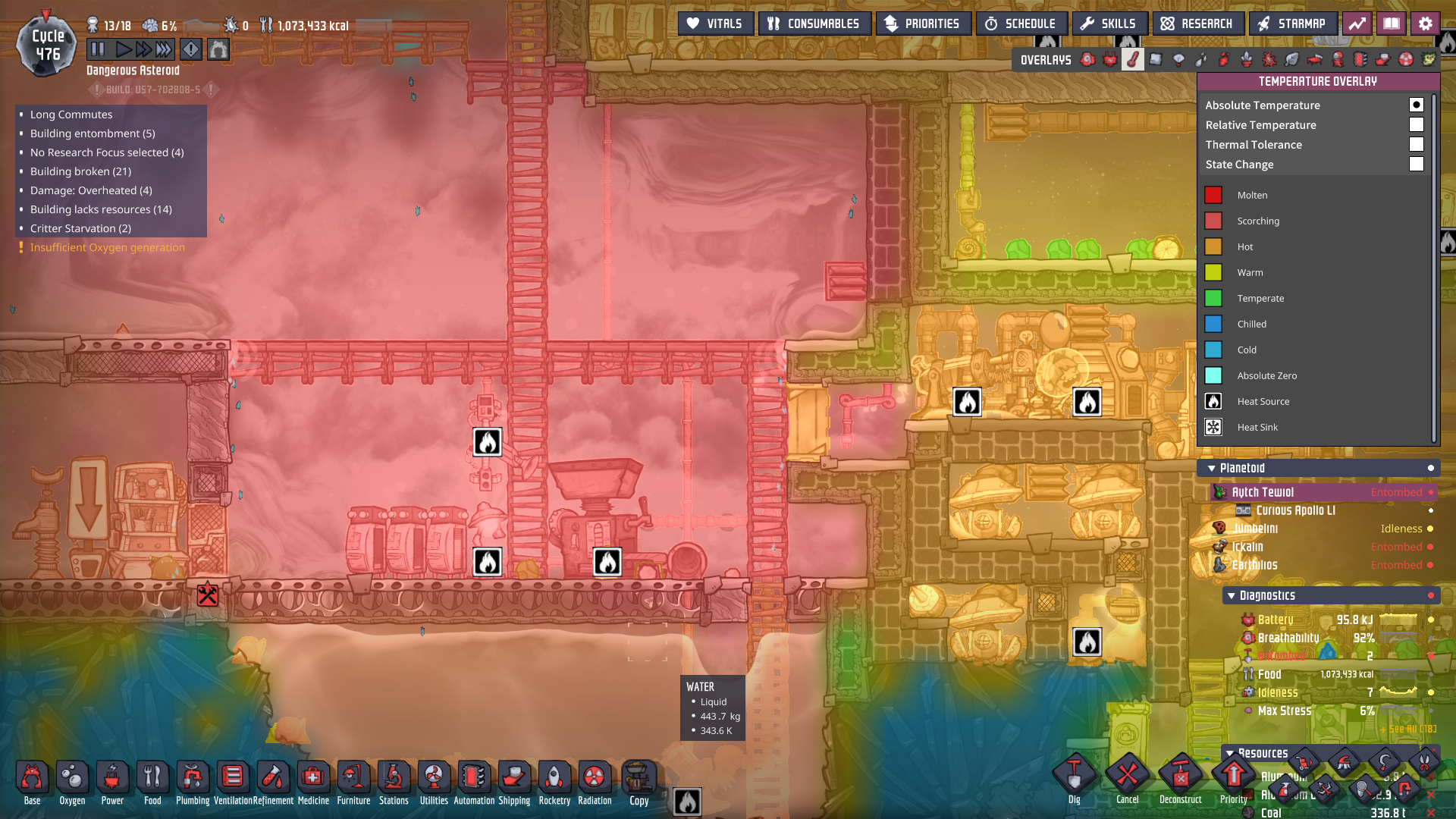Open the Oxygen build category
This screenshot has height=819, width=1456.
pos(72,781)
